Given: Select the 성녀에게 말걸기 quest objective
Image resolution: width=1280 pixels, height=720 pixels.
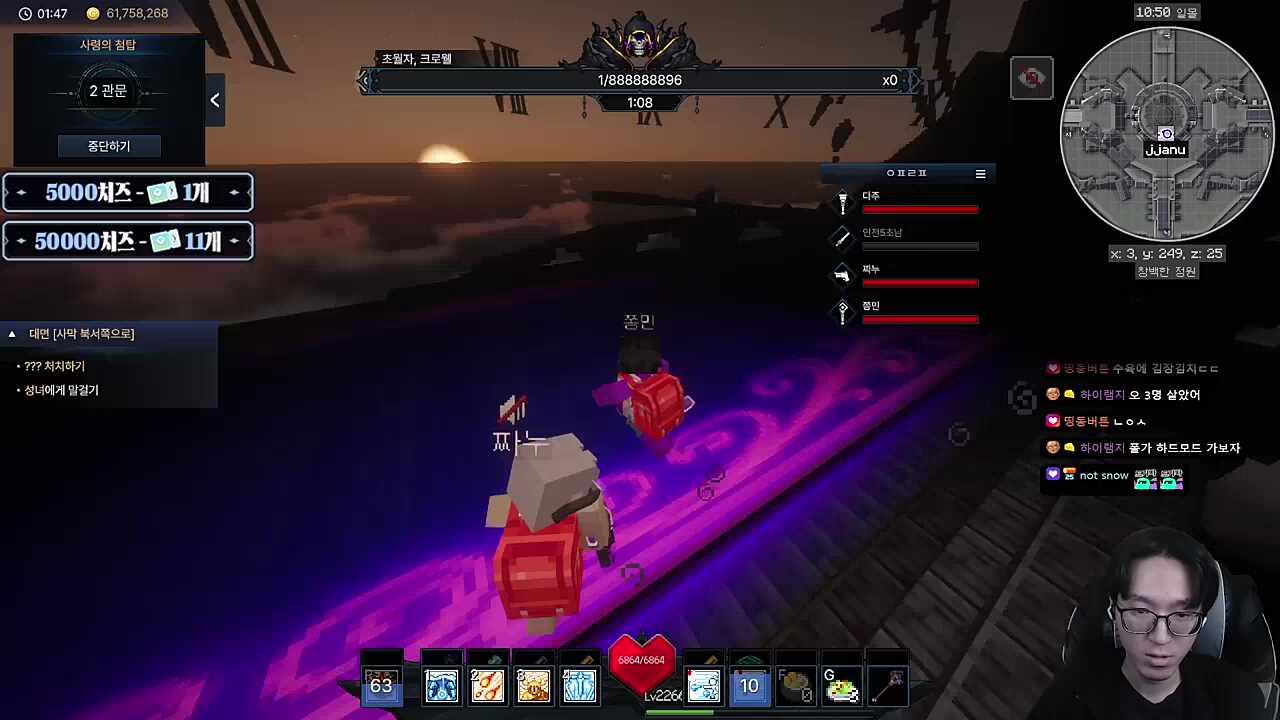Looking at the screenshot, I should tap(61, 391).
